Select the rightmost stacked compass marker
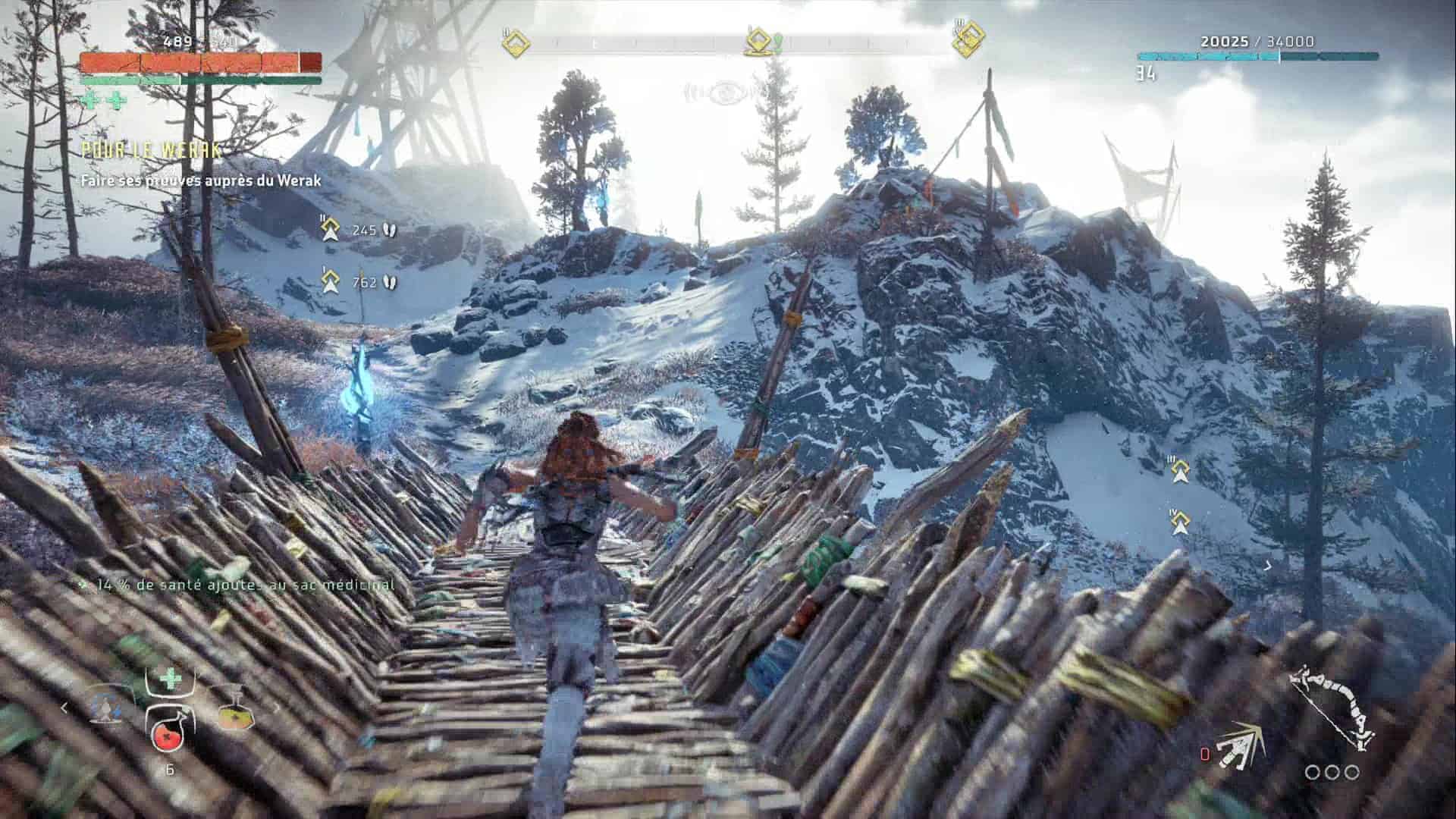Screen dimensions: 1456x819 (967, 39)
